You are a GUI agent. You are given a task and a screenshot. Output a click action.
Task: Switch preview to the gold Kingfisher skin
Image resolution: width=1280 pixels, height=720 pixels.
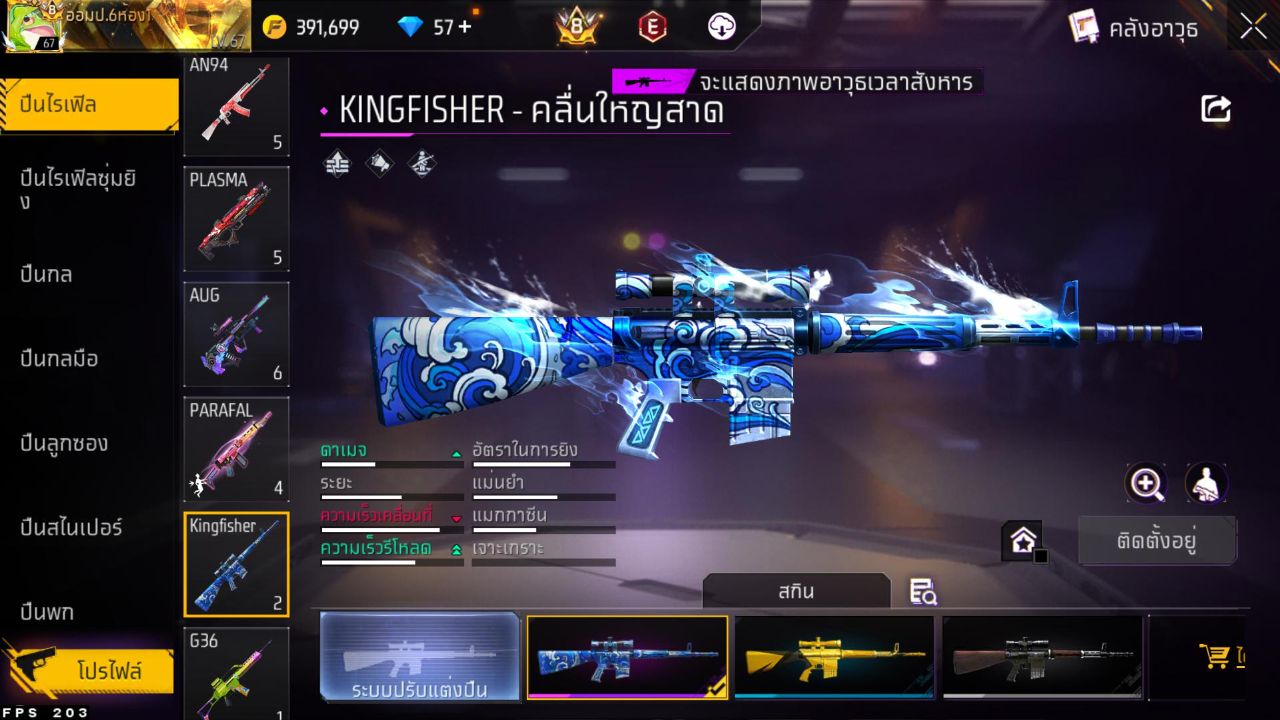[x=835, y=657]
